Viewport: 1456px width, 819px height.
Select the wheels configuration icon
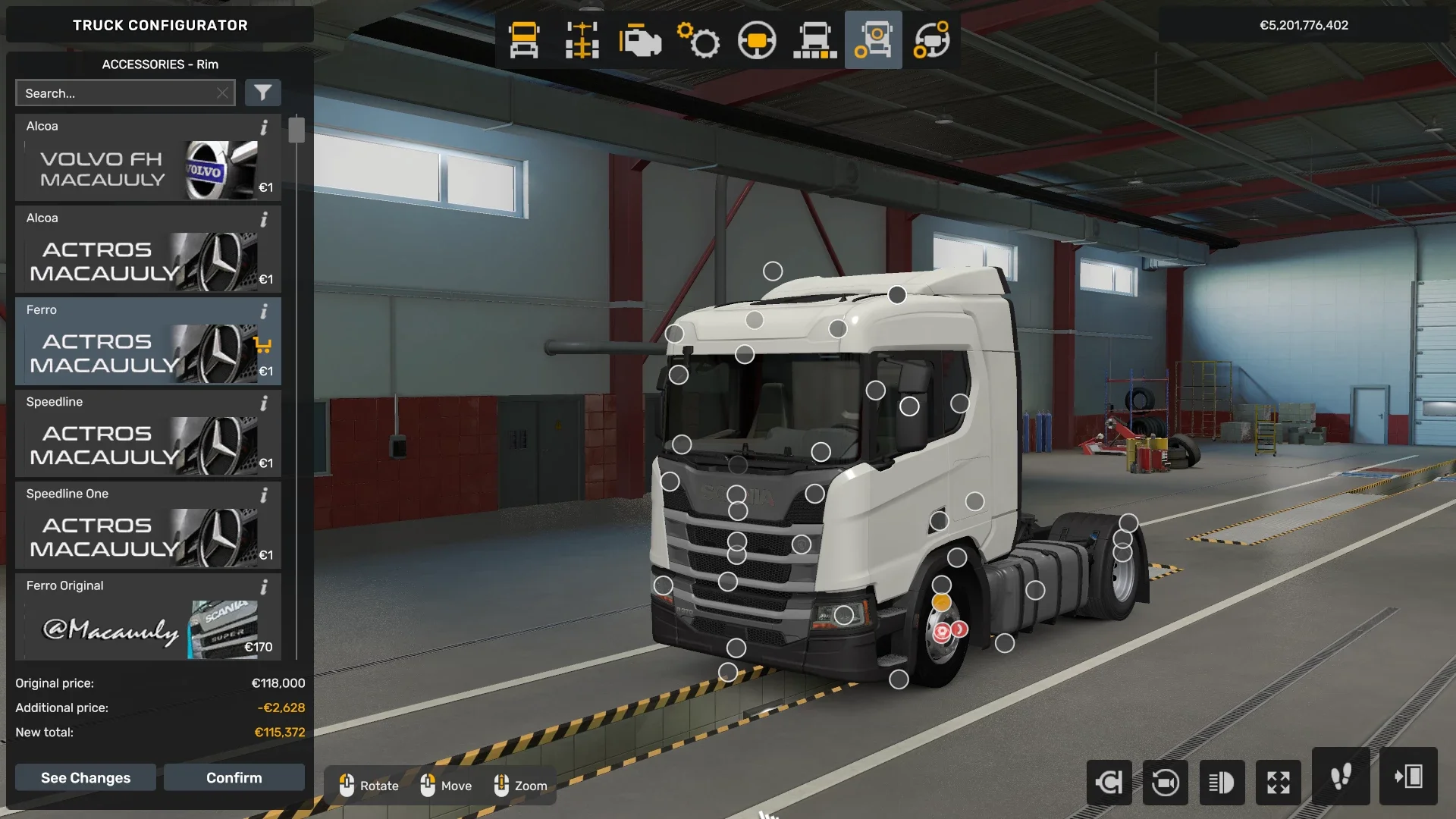pos(873,40)
